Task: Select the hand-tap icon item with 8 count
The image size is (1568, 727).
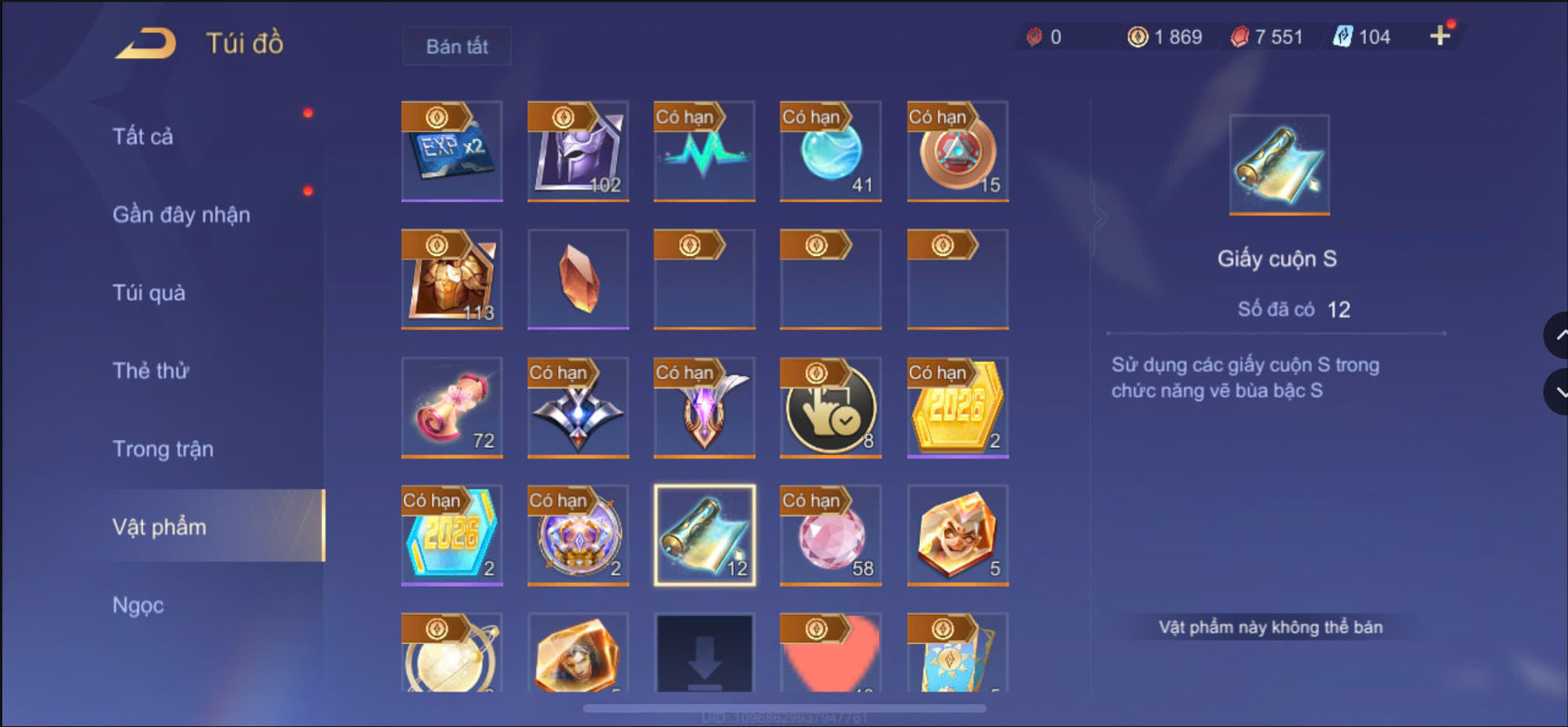Action: pos(829,407)
